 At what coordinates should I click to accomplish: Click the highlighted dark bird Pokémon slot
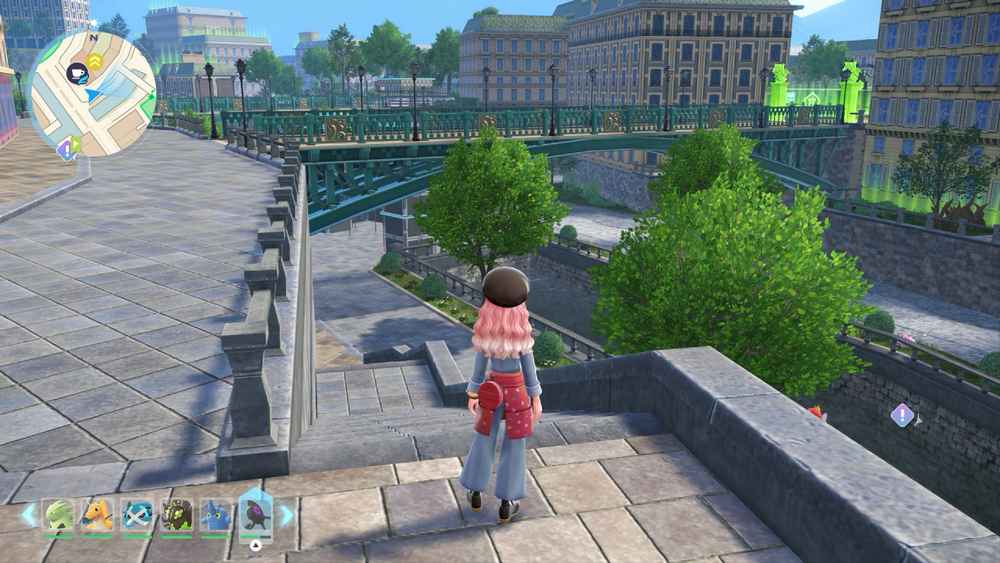[255, 514]
